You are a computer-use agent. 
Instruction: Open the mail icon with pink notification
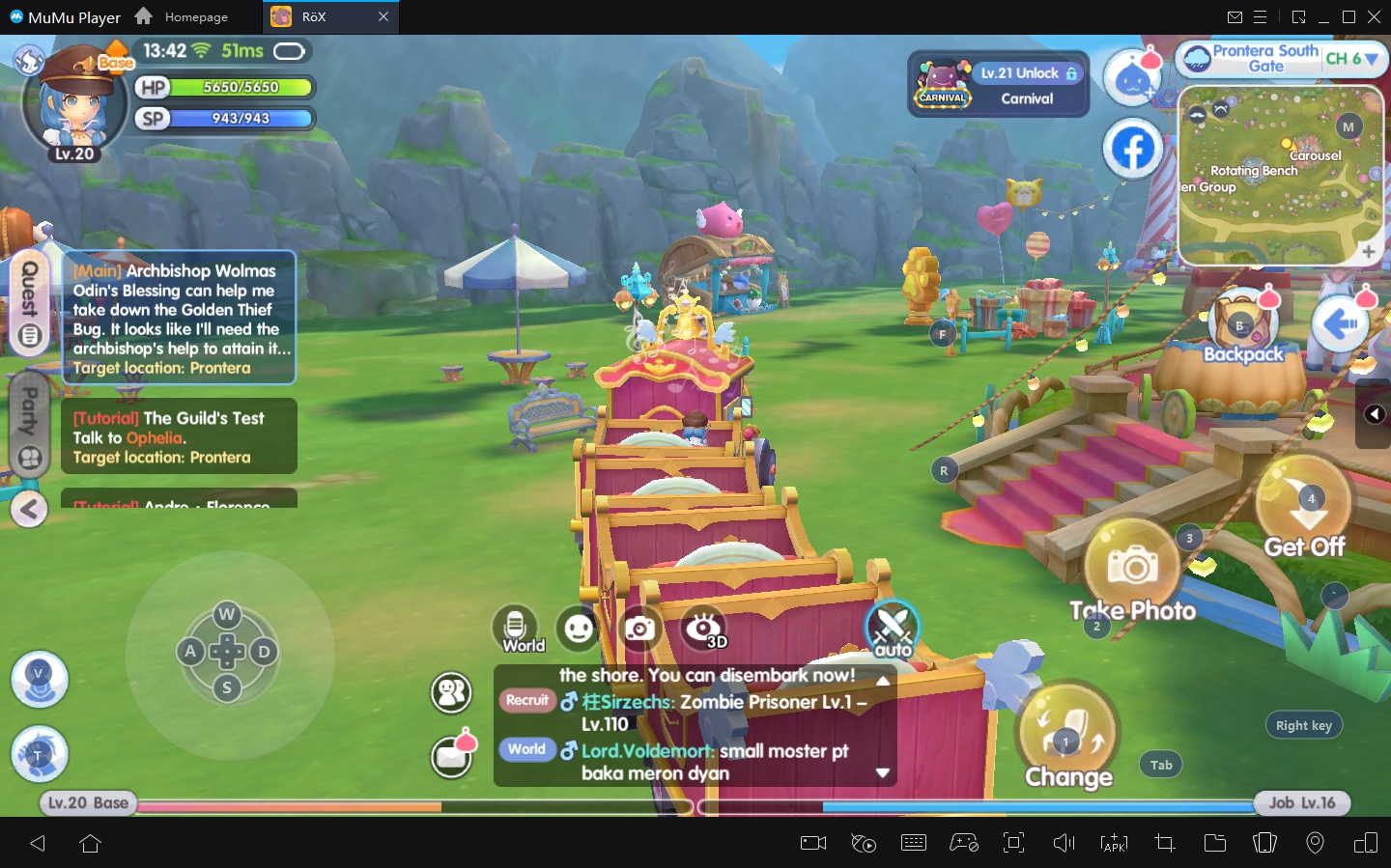click(x=451, y=757)
